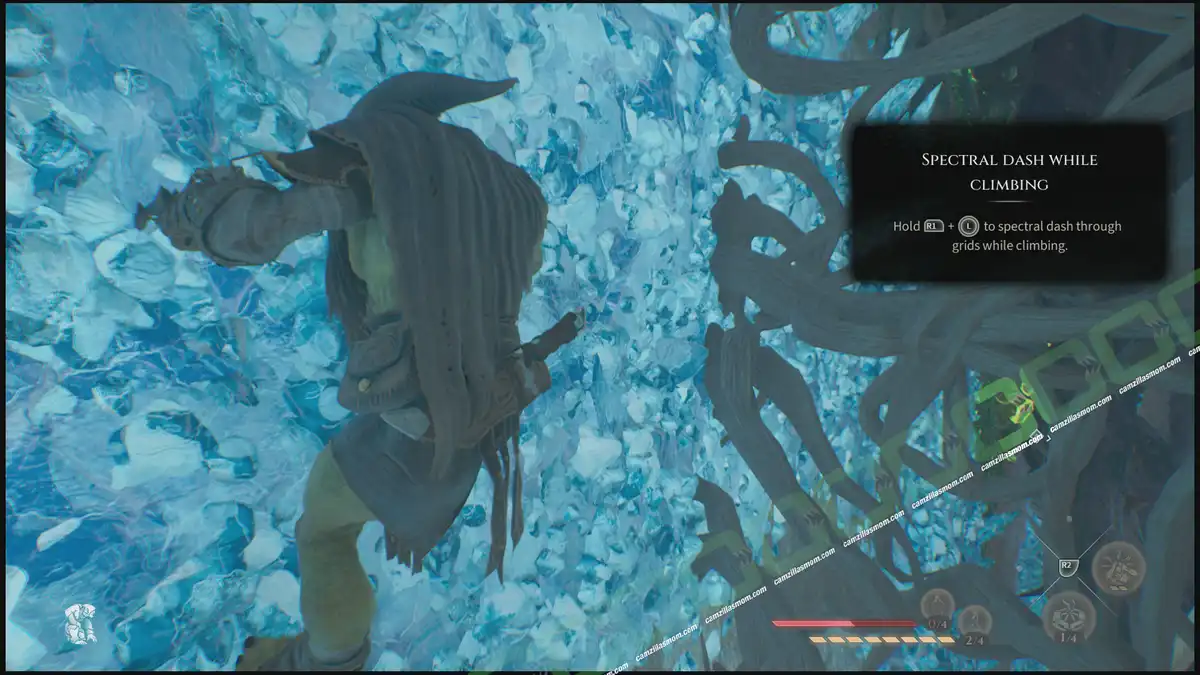
Task: Select the consumable slot showing 2/4
Action: click(973, 623)
